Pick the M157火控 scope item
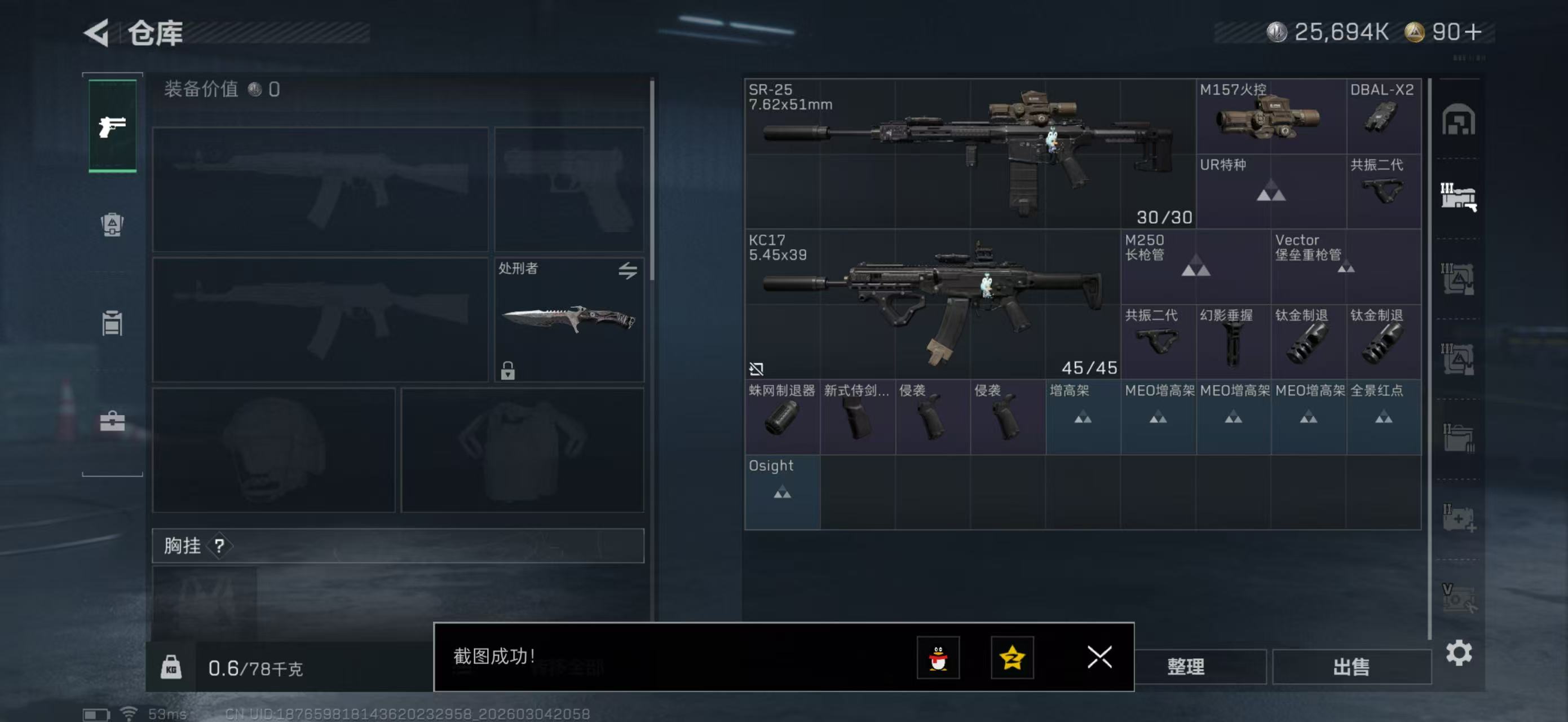The height and width of the screenshot is (722, 1568). (1270, 116)
